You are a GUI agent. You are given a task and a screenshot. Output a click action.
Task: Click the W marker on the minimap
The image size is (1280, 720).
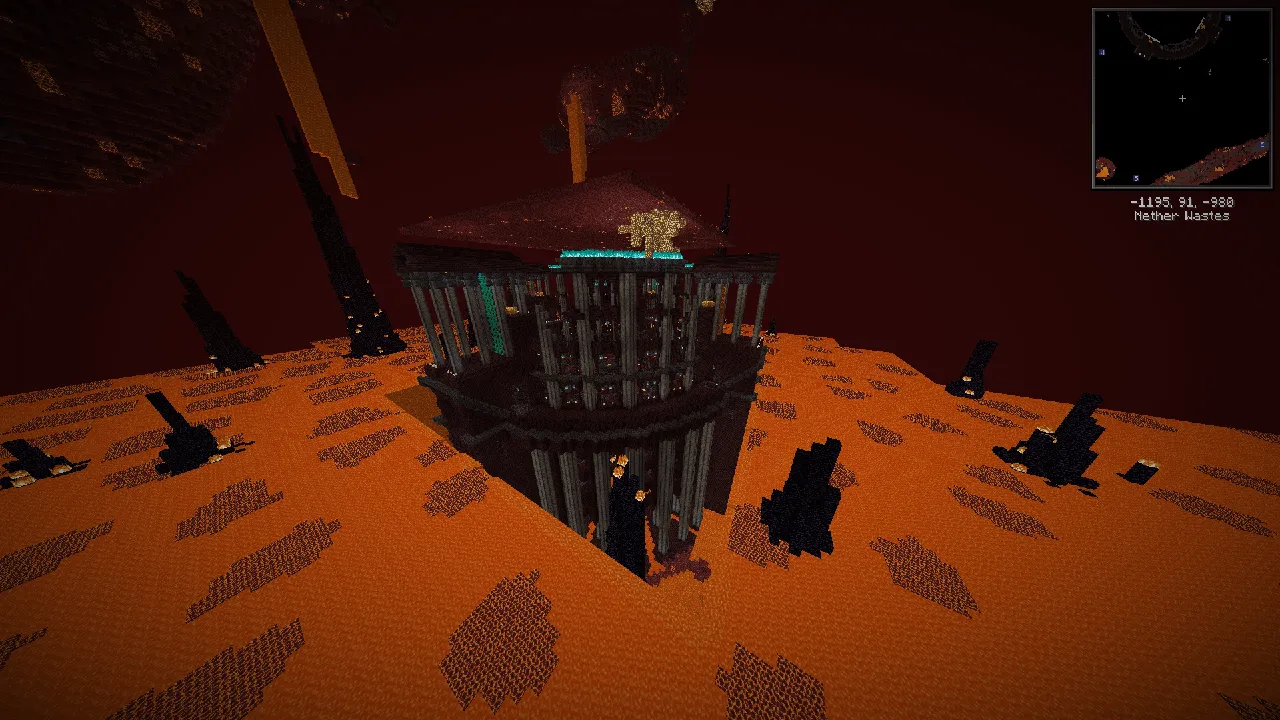pyautogui.click(x=1101, y=52)
